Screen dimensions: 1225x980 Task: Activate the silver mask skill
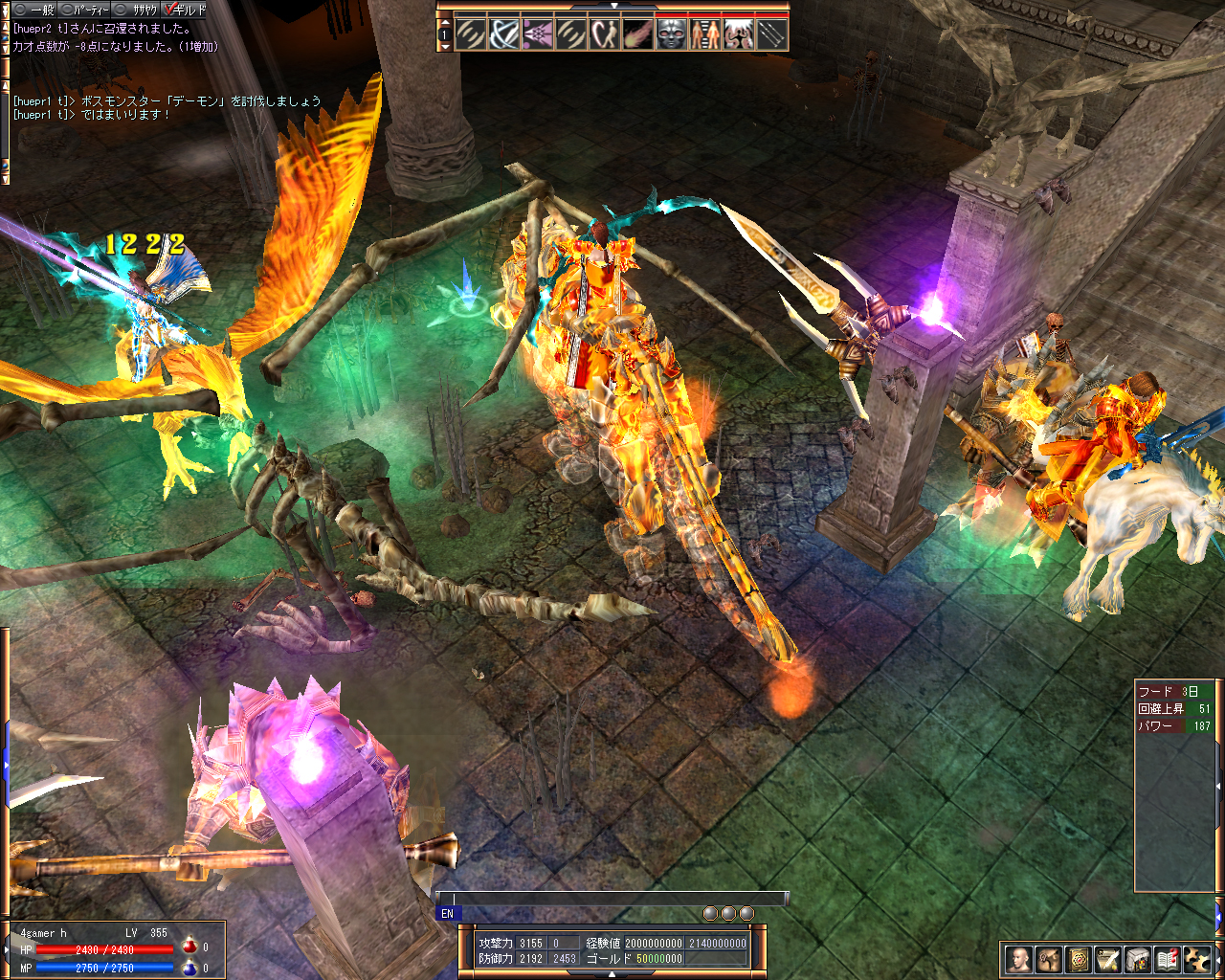(672, 35)
